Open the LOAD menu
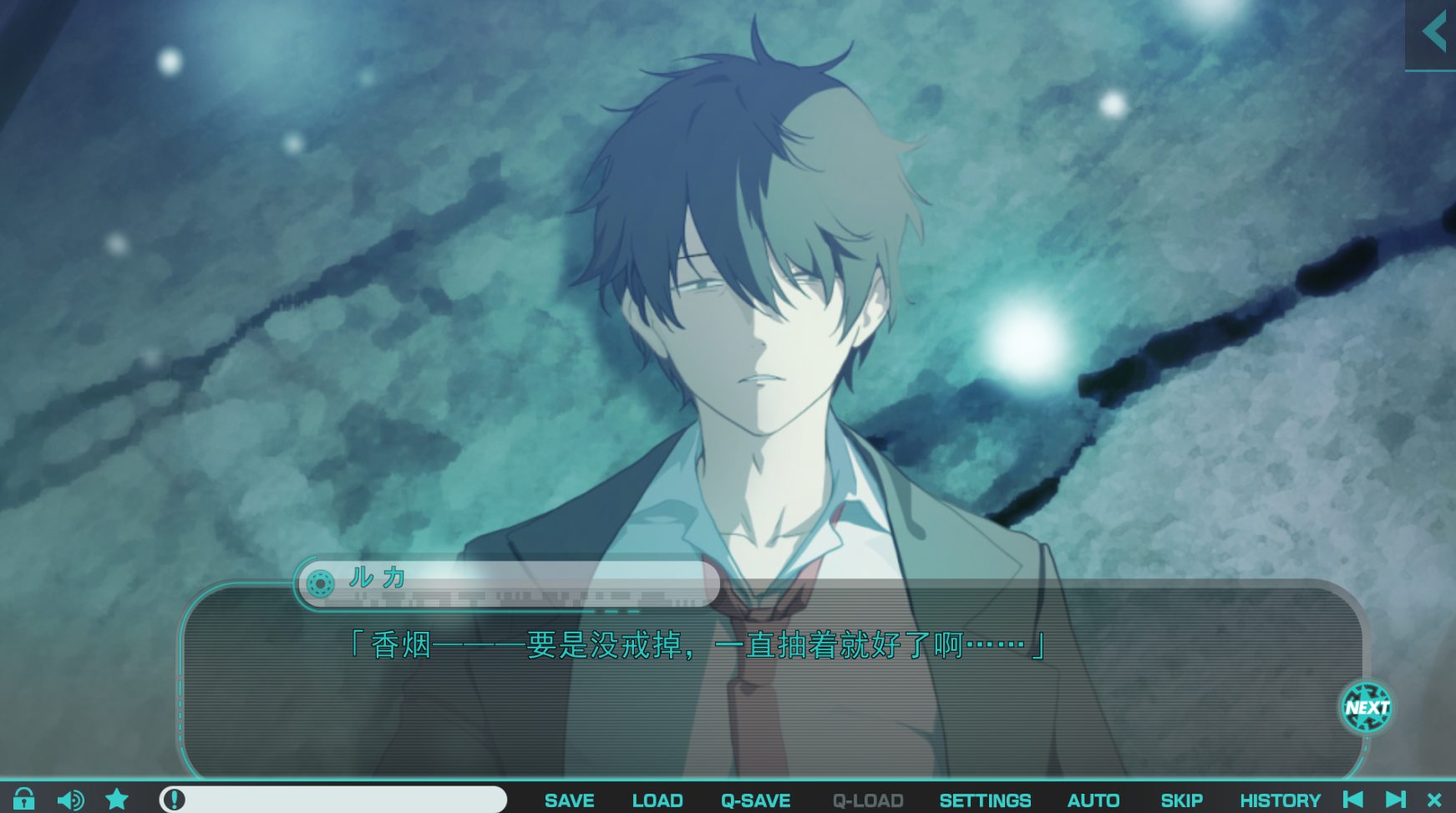This screenshot has width=1456, height=813. 657,800
